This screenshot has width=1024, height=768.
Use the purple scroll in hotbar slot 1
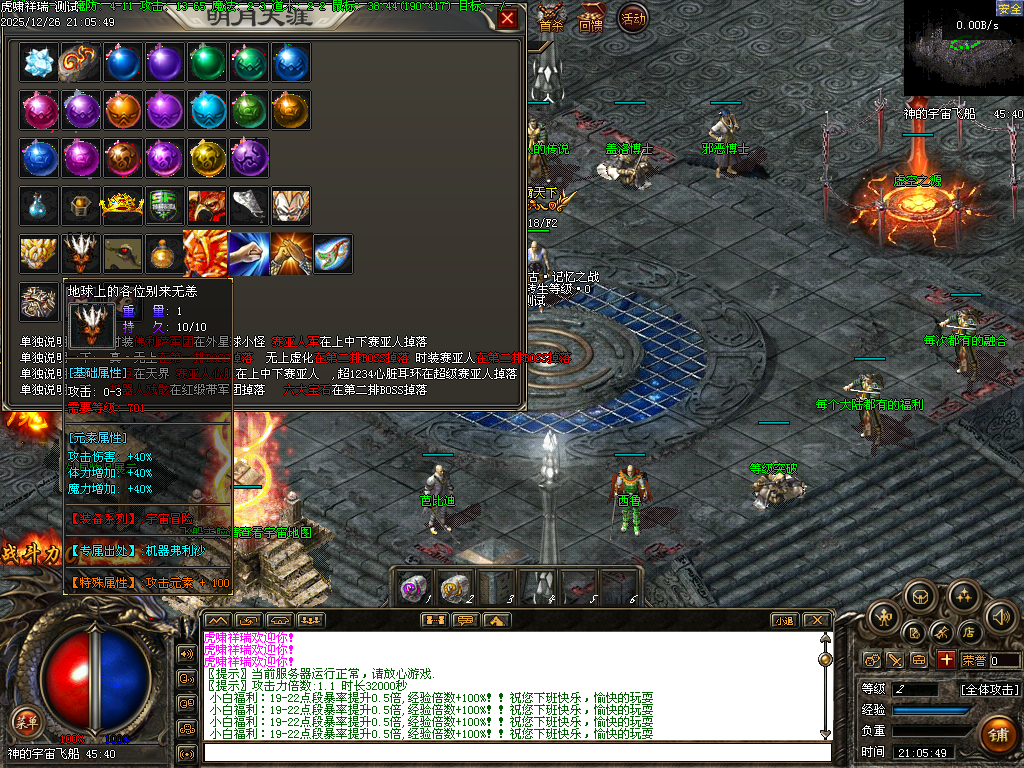tap(414, 588)
